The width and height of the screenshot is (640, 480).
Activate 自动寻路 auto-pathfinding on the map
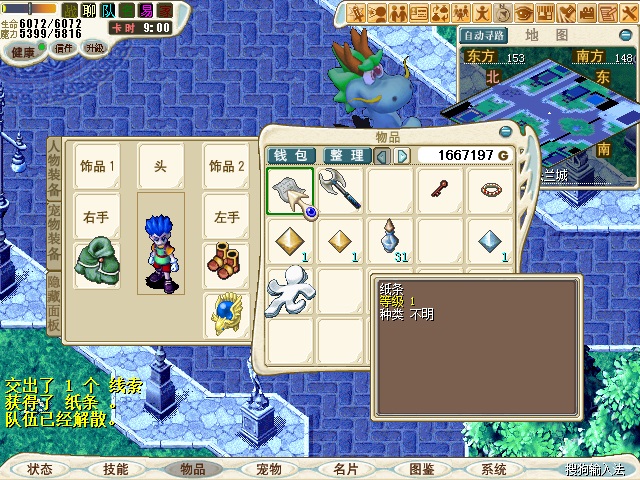coord(483,35)
